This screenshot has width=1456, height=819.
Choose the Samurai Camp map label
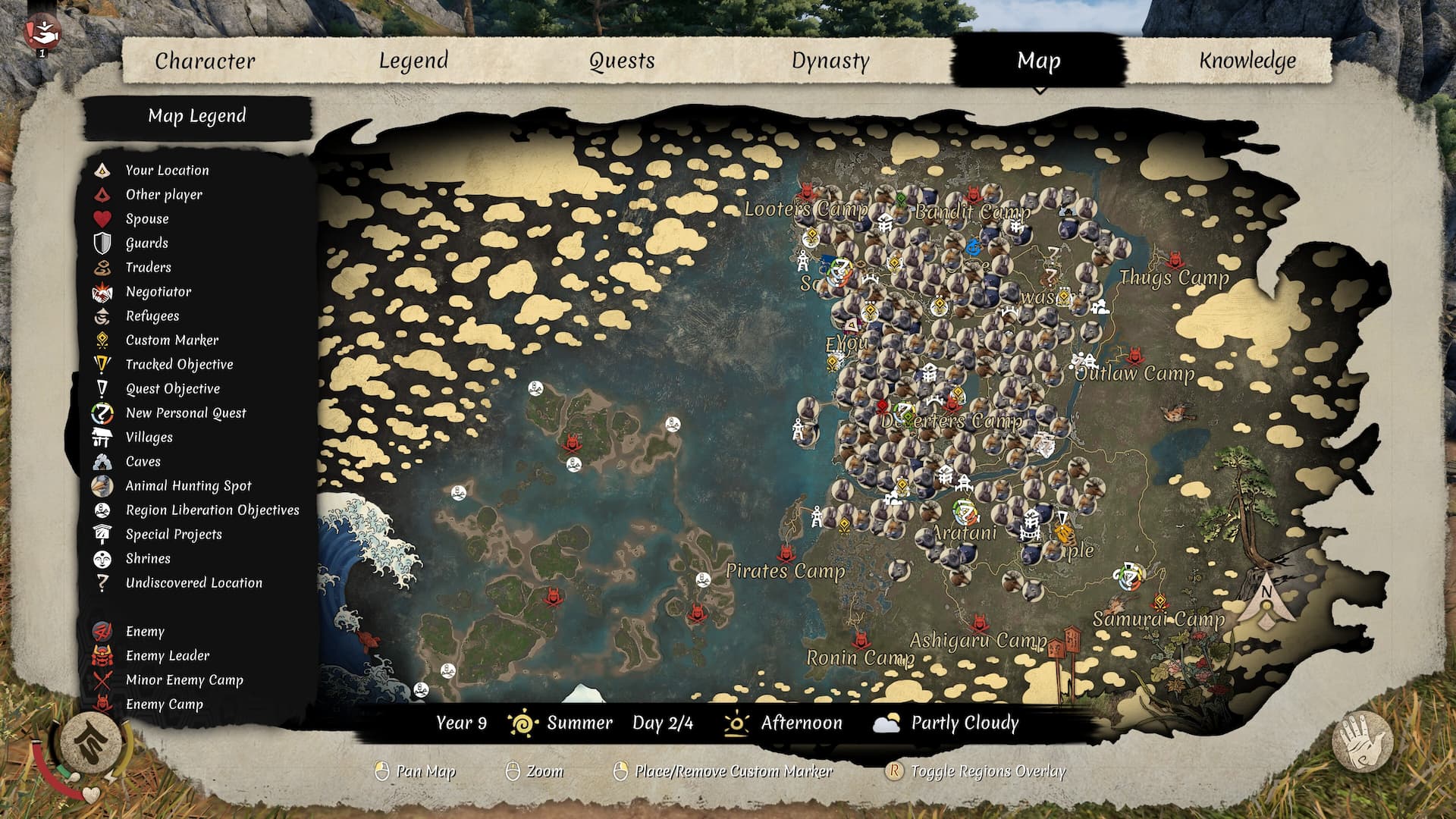[1158, 620]
